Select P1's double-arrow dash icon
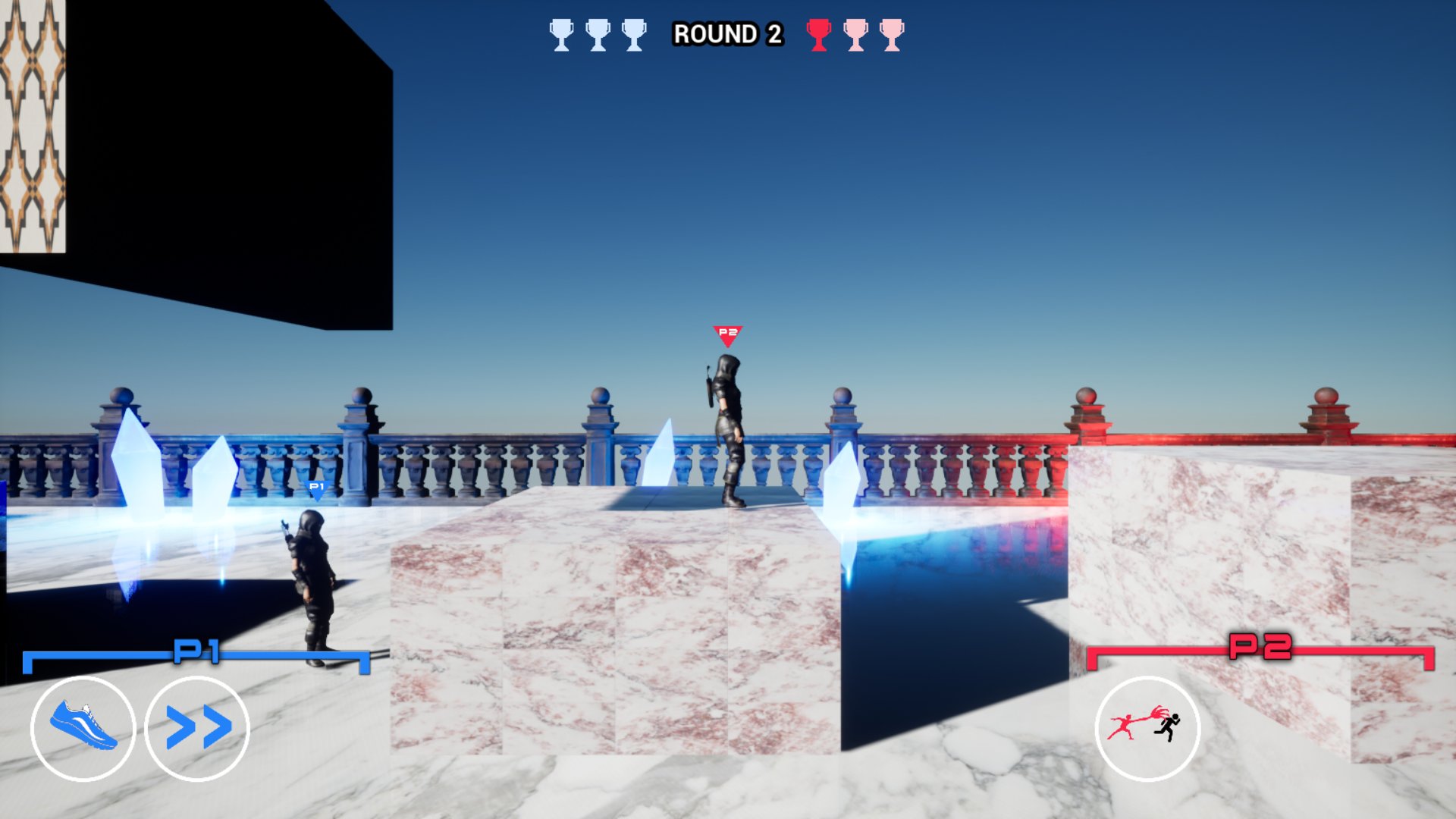The image size is (1456, 819). (197, 728)
